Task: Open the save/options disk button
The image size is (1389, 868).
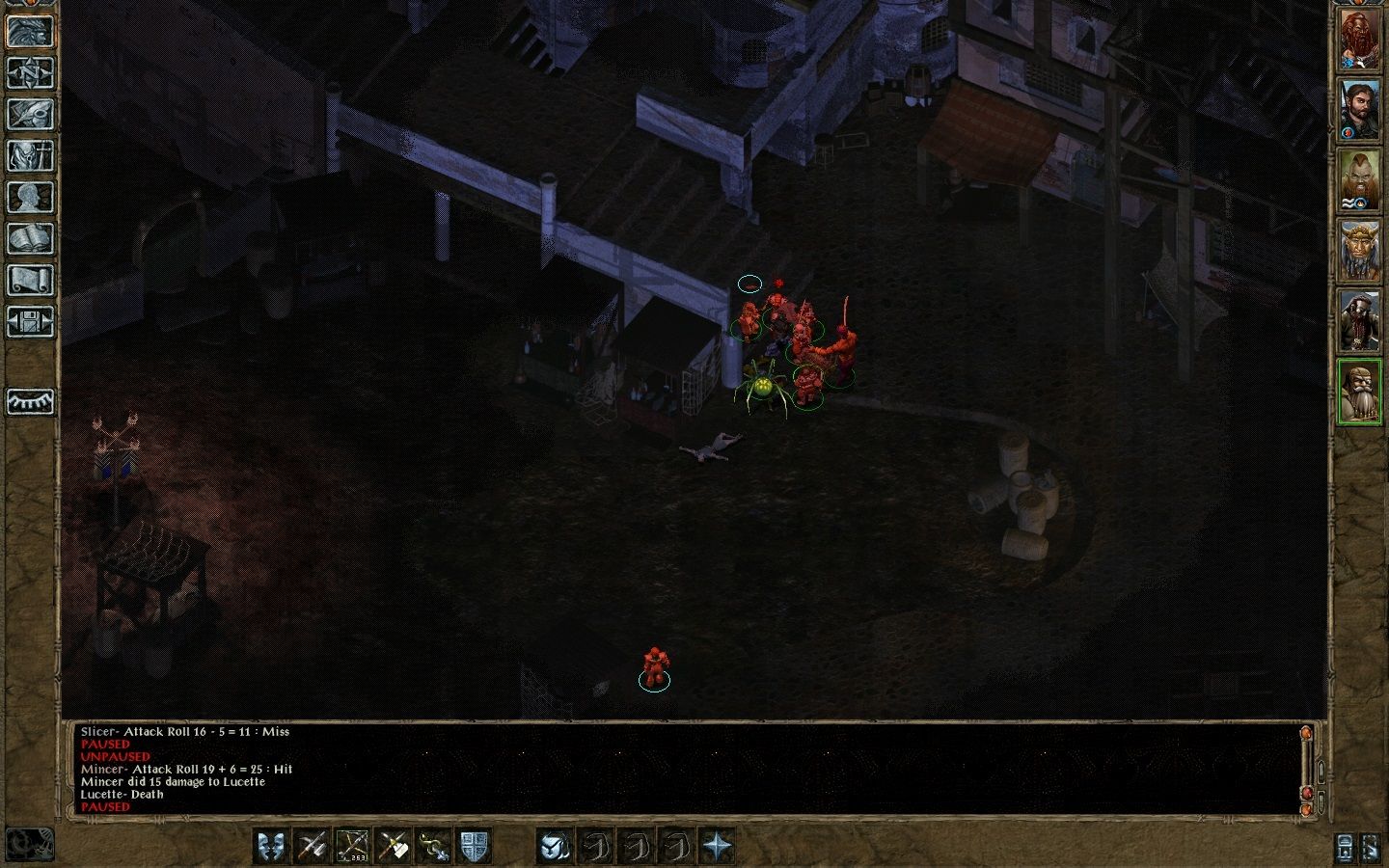Action: [x=30, y=321]
